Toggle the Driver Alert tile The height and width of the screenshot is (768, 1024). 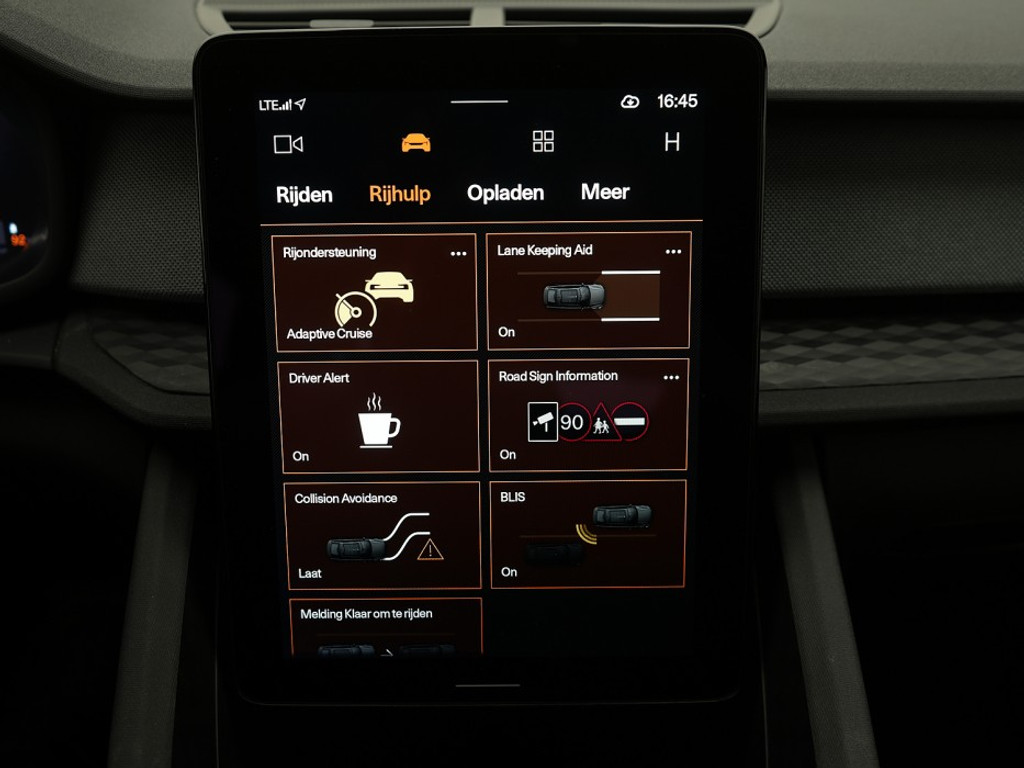click(x=379, y=416)
